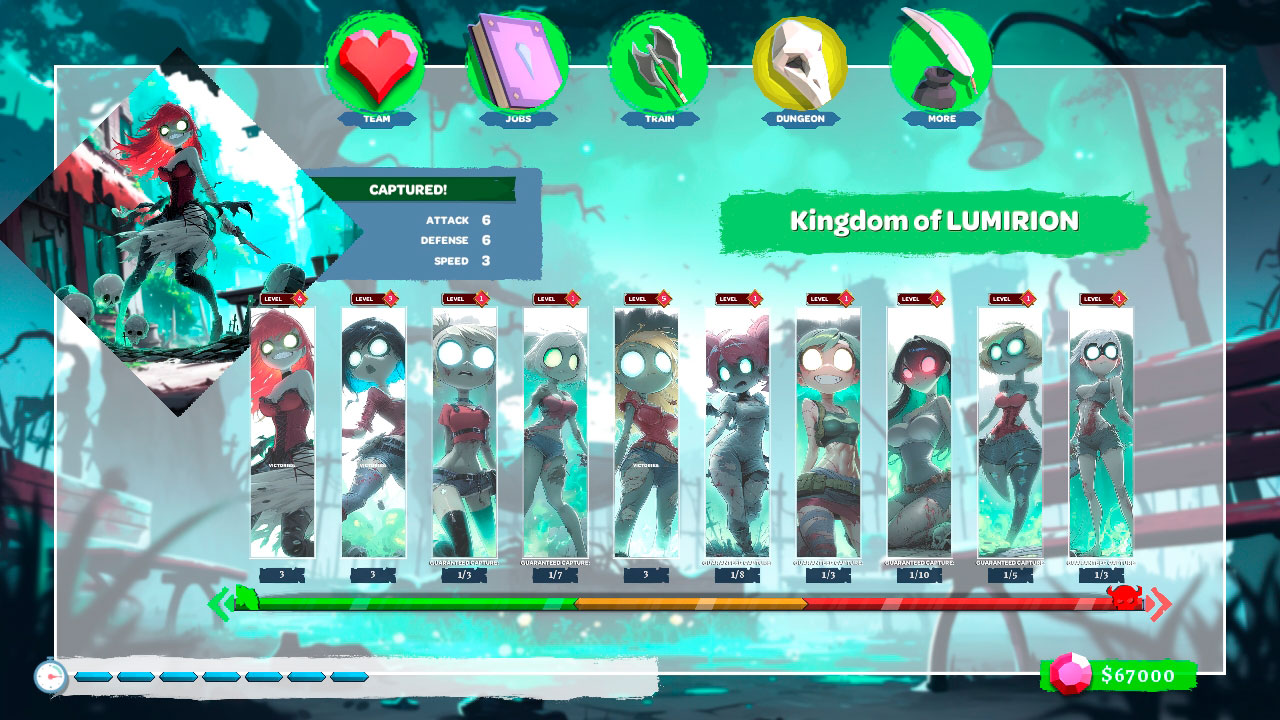The image size is (1280, 720).
Task: Click the Level 3 badge on second card
Action: [x=371, y=297]
